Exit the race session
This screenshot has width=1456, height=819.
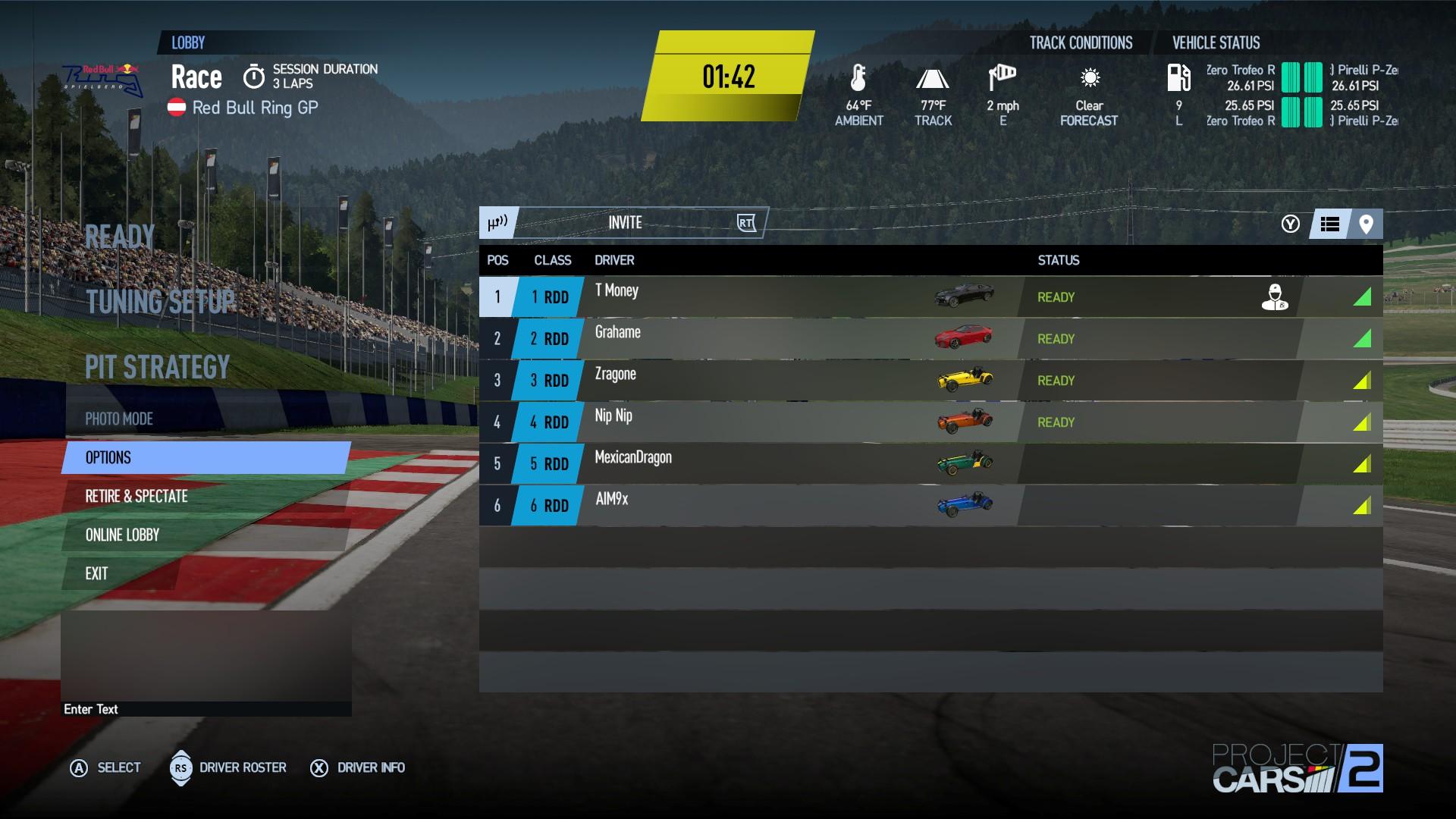pyautogui.click(x=96, y=573)
